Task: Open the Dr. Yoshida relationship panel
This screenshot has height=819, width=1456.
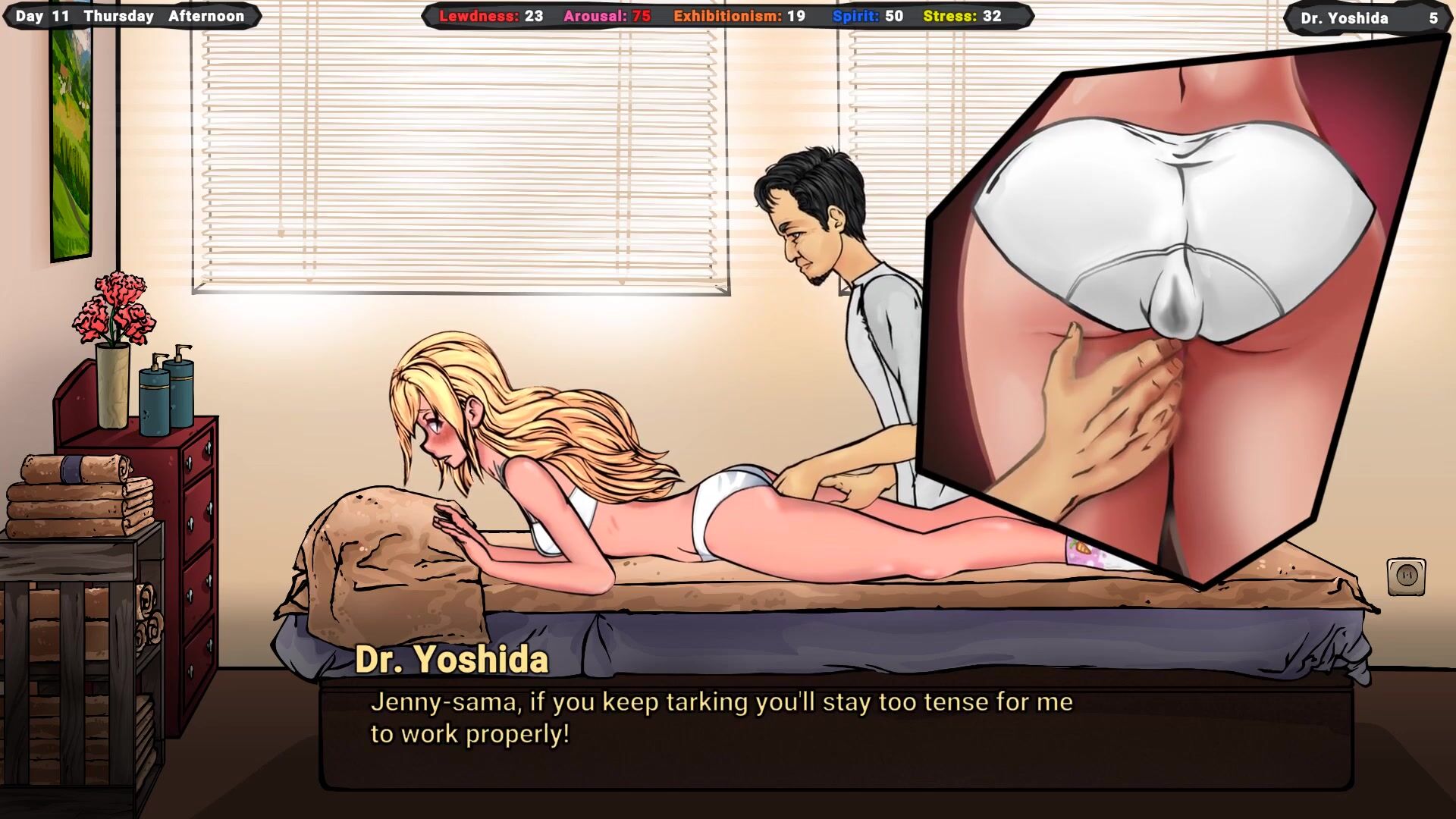Action: 1367,18
